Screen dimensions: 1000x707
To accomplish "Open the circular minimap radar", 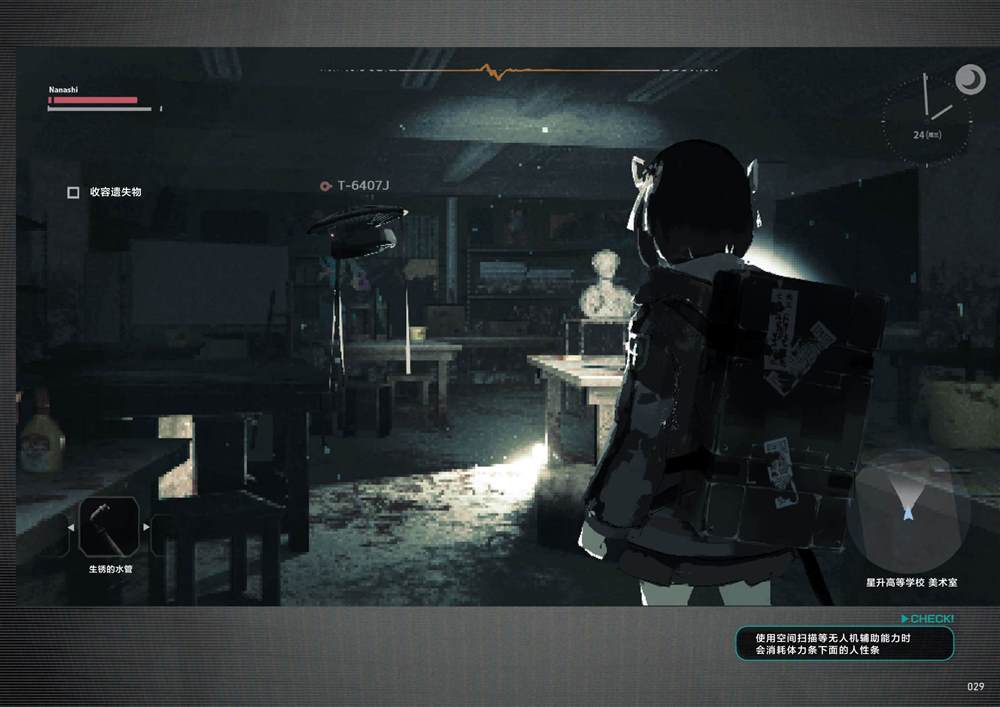I will [908, 511].
